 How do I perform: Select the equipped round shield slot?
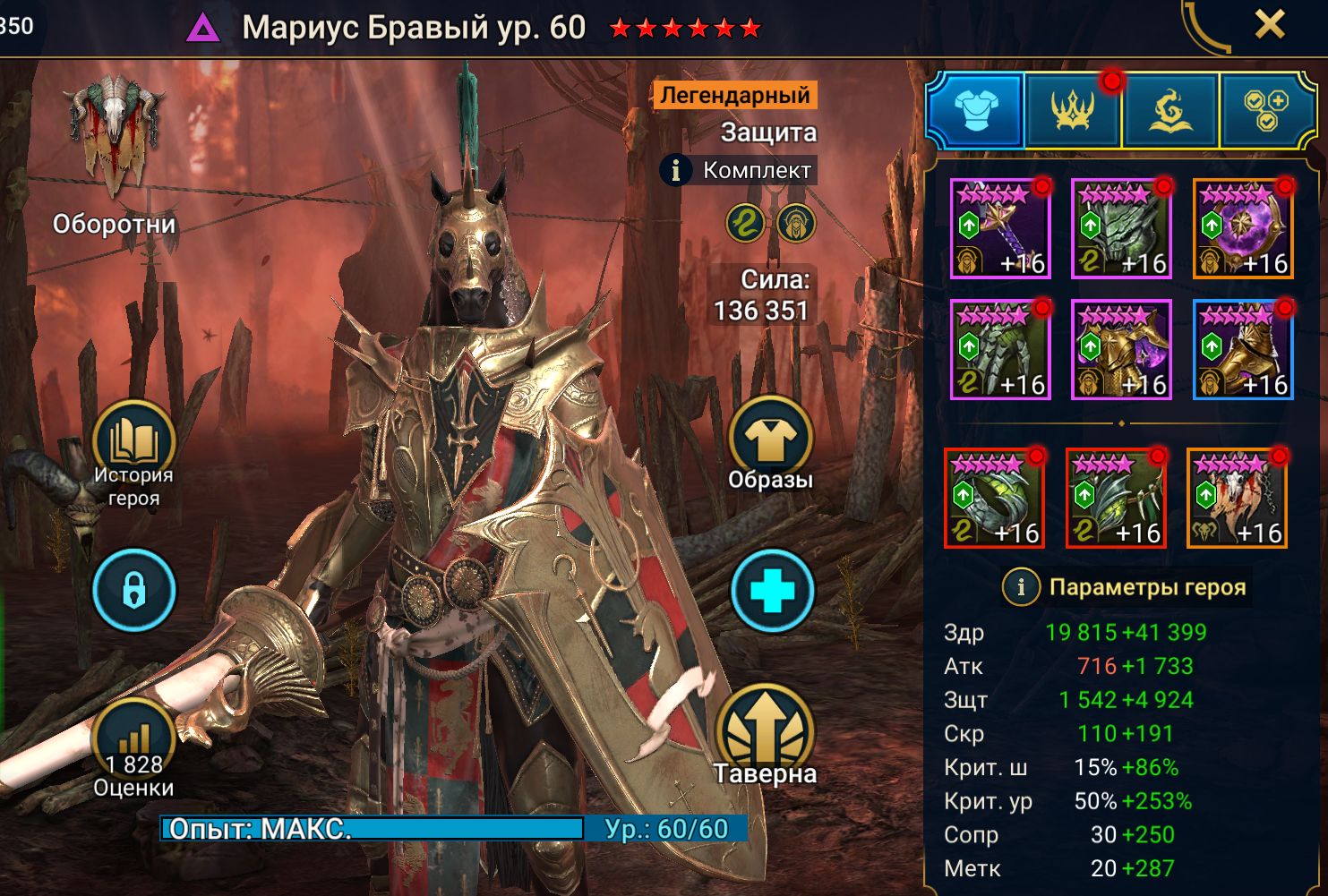[1243, 228]
